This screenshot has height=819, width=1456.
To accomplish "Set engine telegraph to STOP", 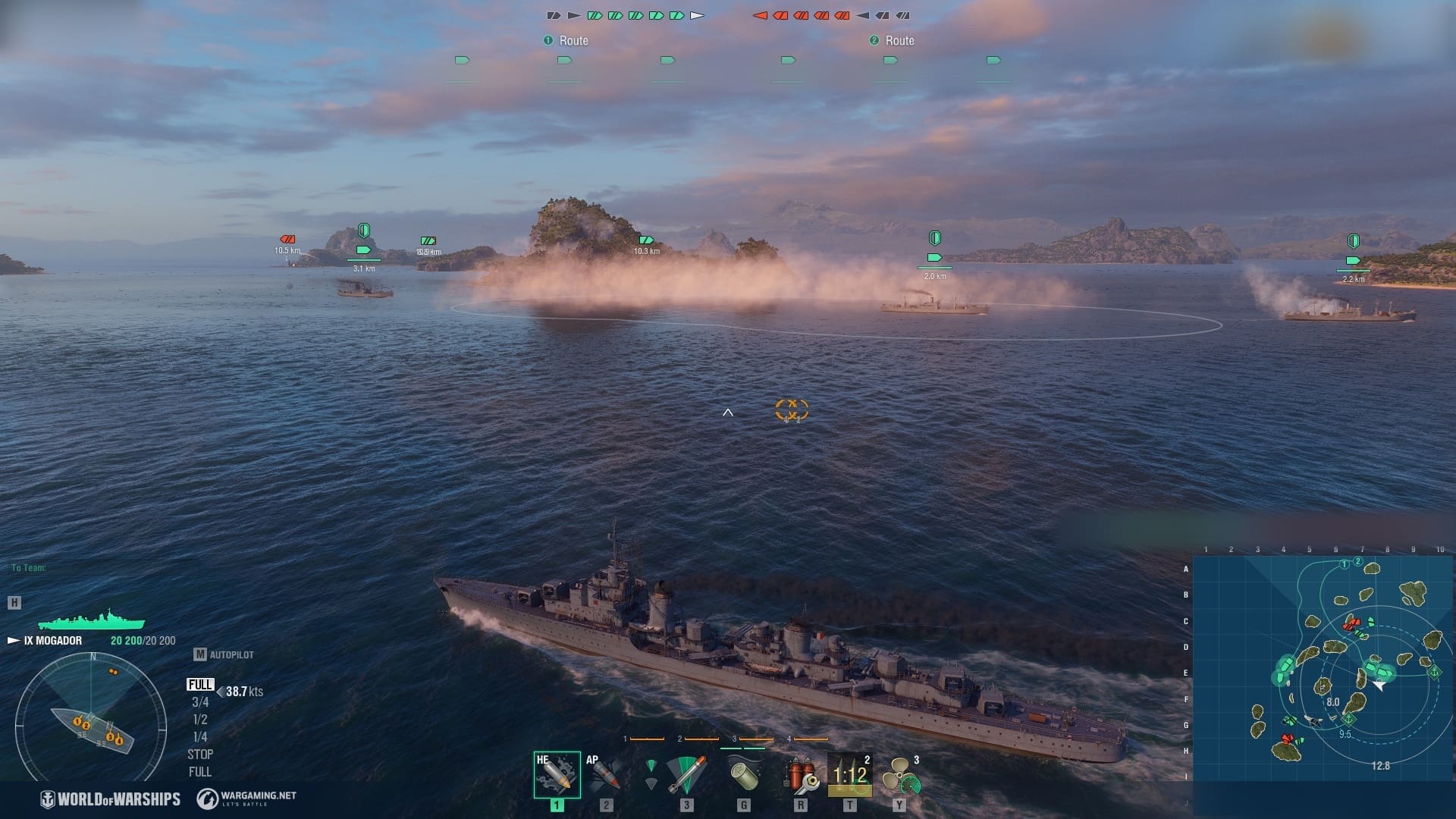I will point(200,755).
